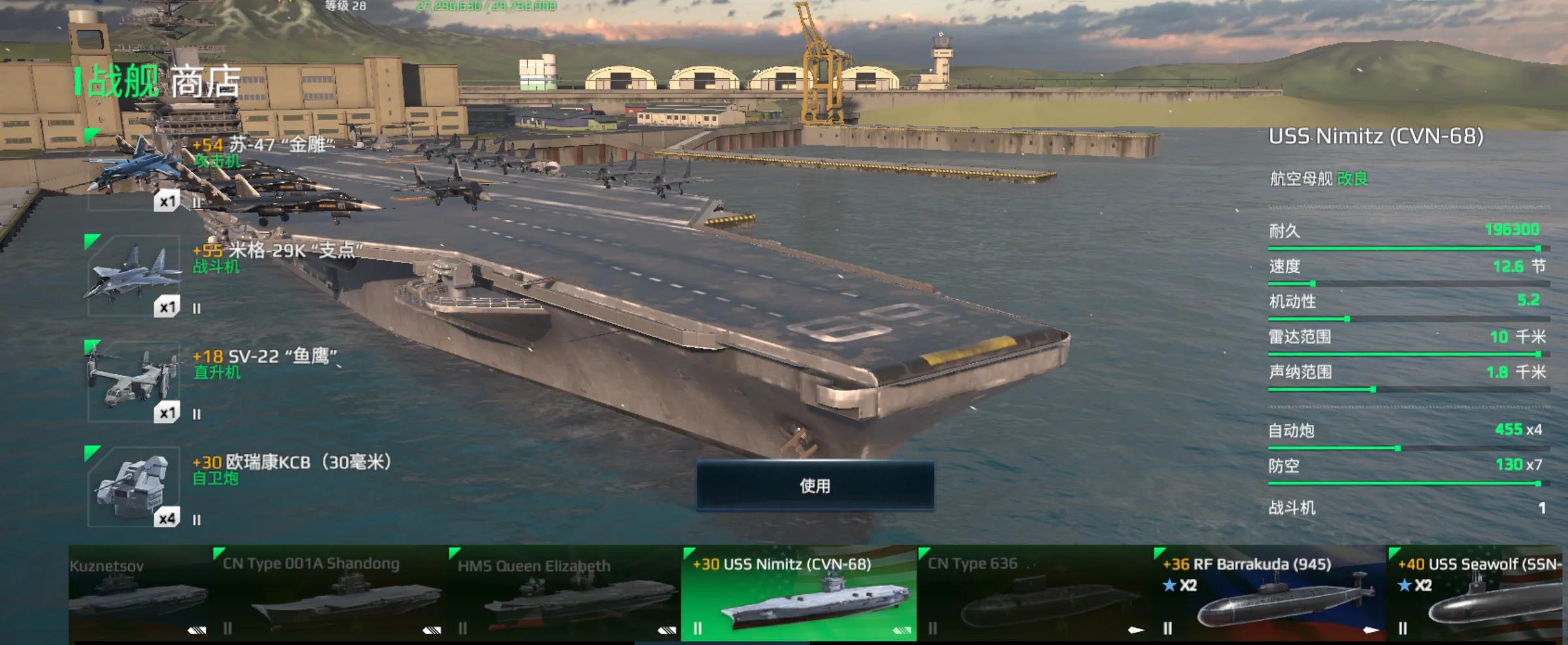
Task: Select the RF Barrakuda (945) submarine
Action: [1269, 594]
